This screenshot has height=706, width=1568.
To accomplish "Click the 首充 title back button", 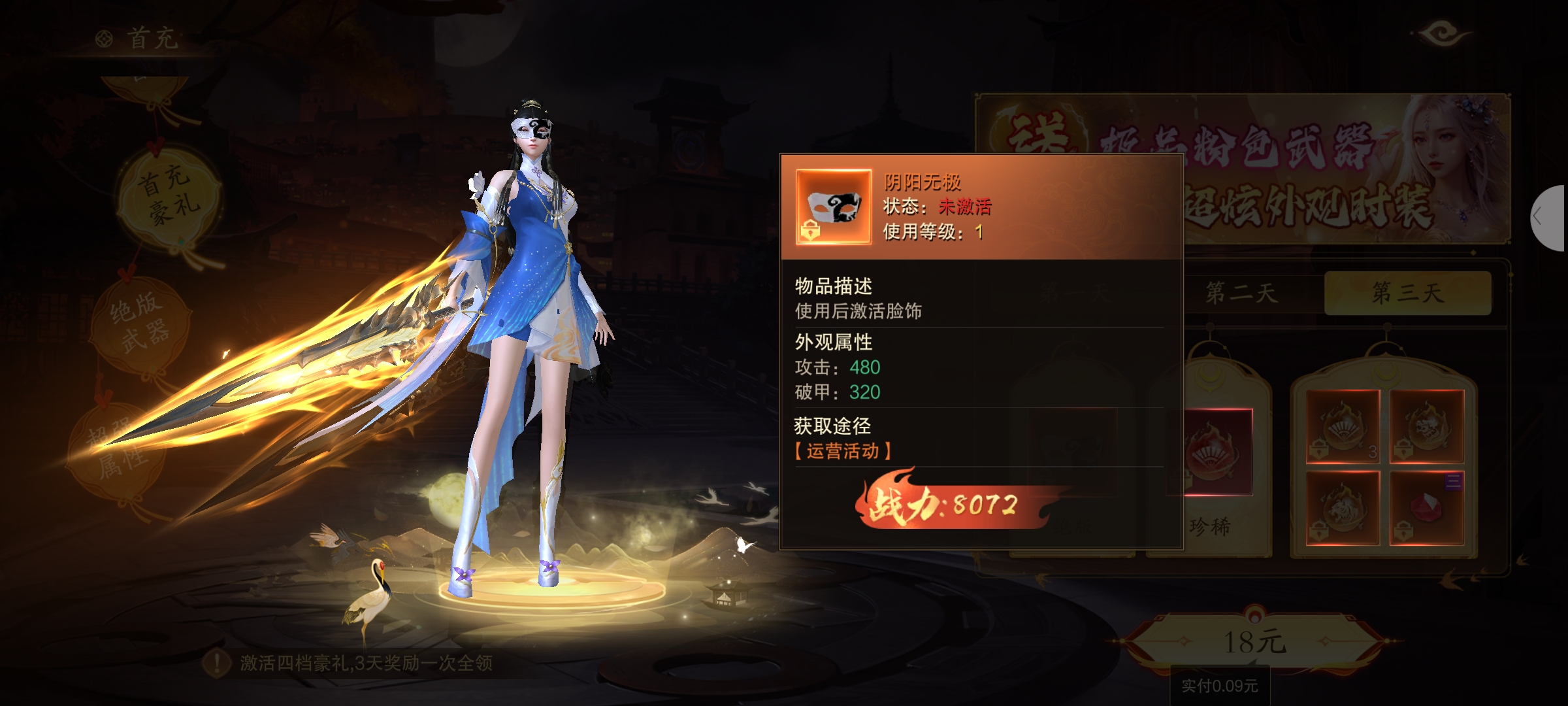I will (139, 39).
